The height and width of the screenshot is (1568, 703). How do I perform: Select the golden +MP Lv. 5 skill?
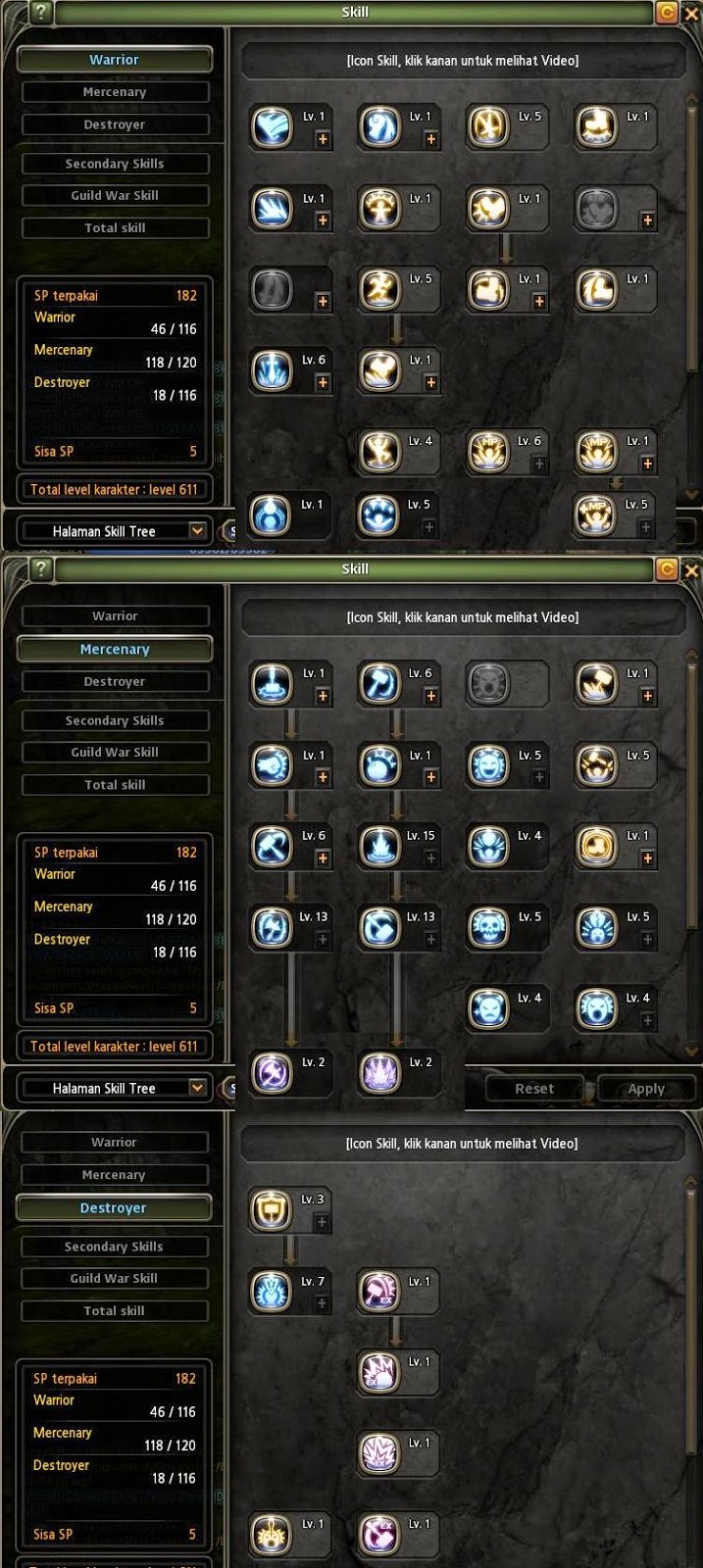tap(596, 515)
